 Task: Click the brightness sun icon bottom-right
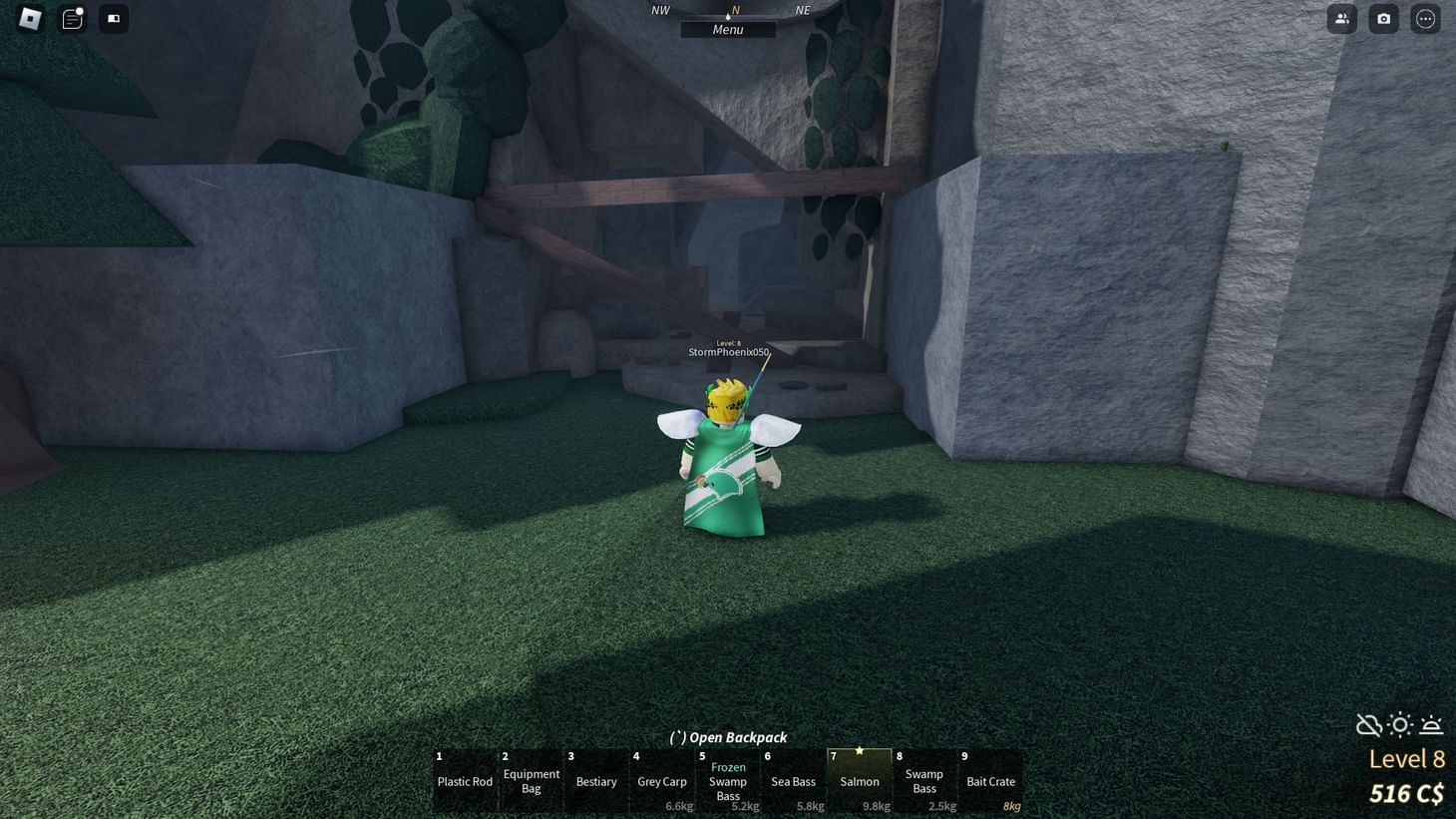(x=1400, y=725)
